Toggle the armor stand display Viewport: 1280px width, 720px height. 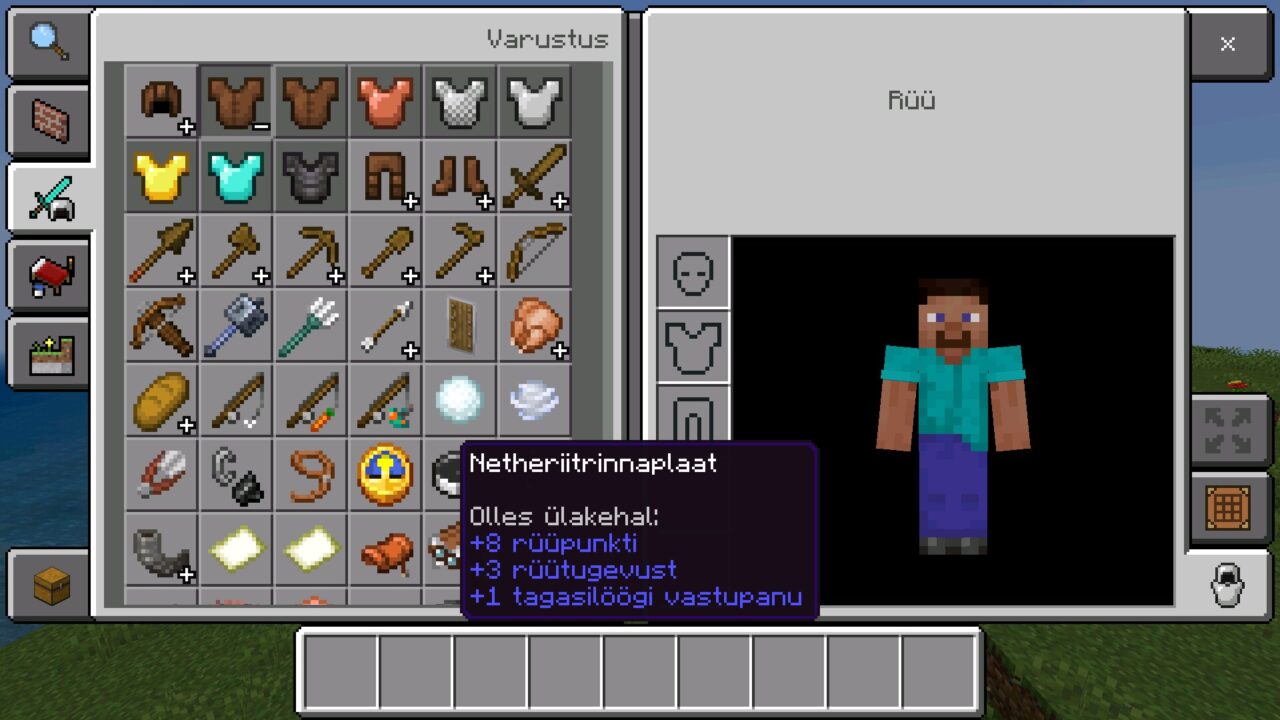pyautogui.click(x=1225, y=585)
